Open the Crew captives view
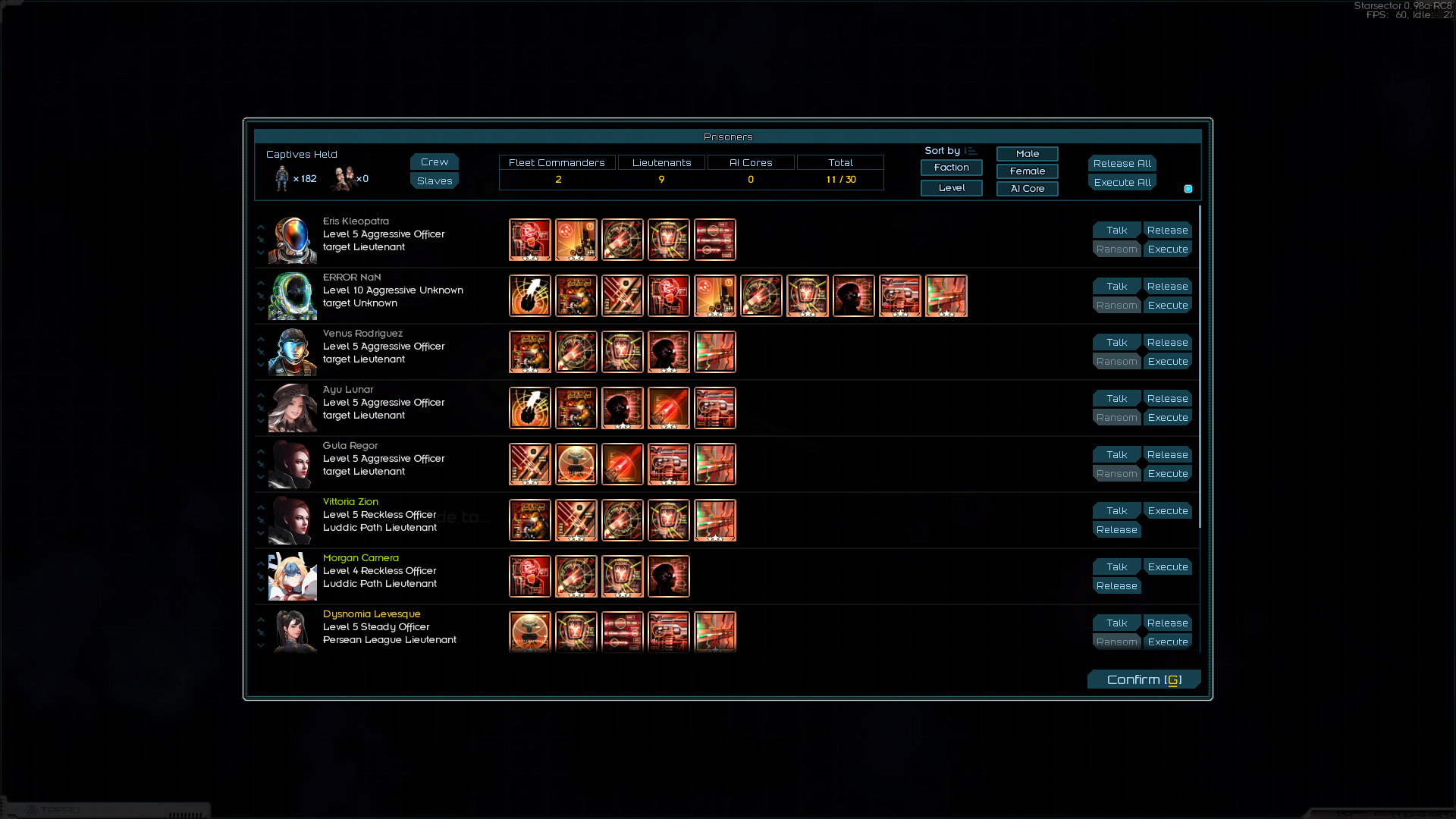 (434, 162)
